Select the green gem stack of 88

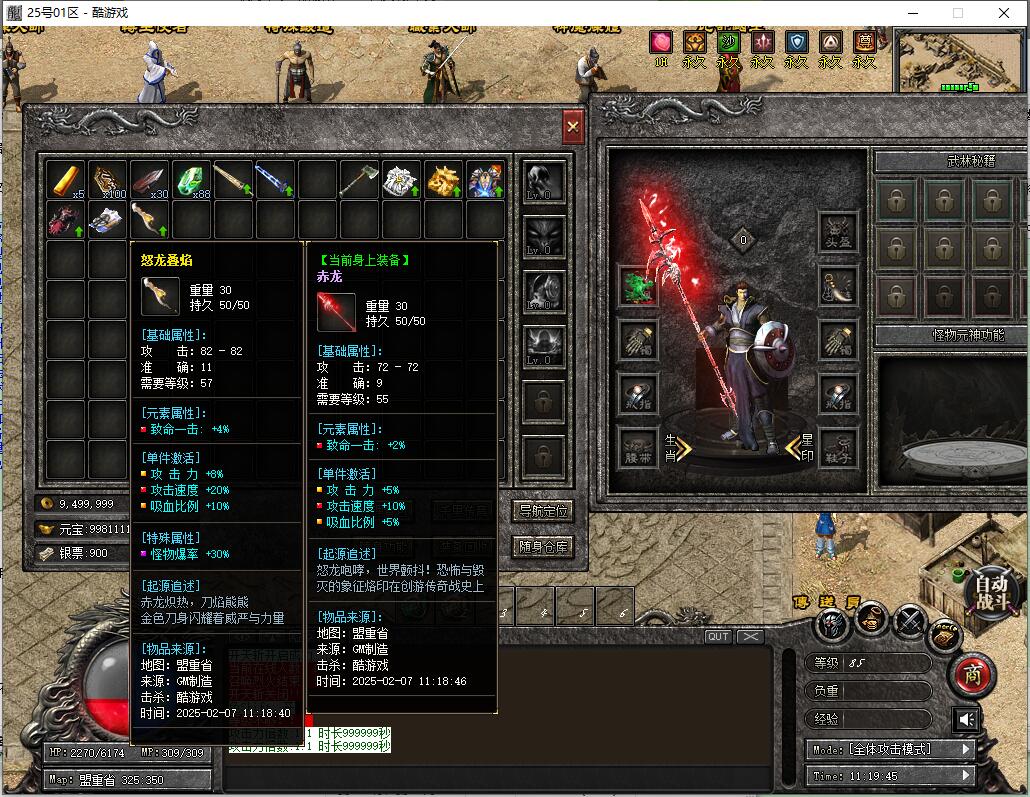click(192, 181)
